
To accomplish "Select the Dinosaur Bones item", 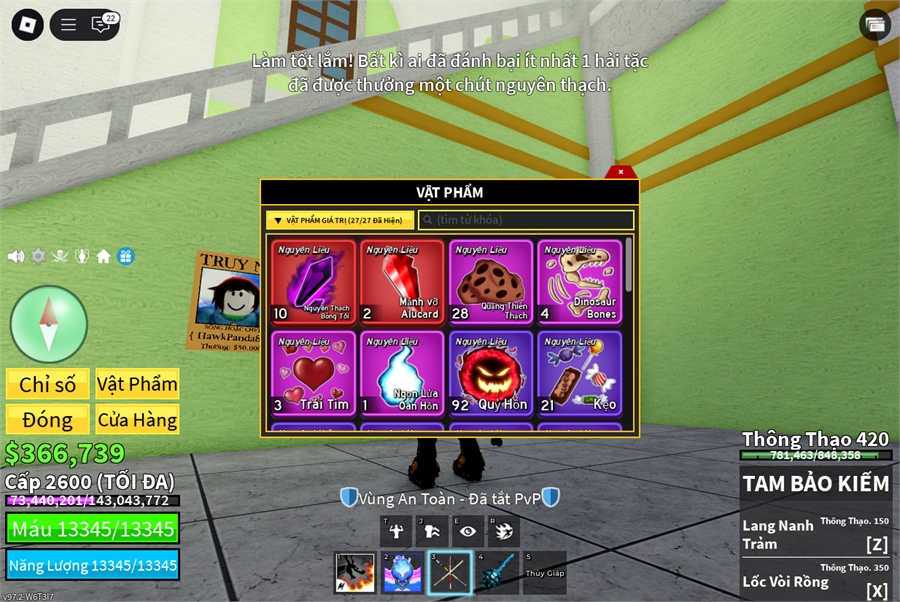I will pyautogui.click(x=579, y=282).
